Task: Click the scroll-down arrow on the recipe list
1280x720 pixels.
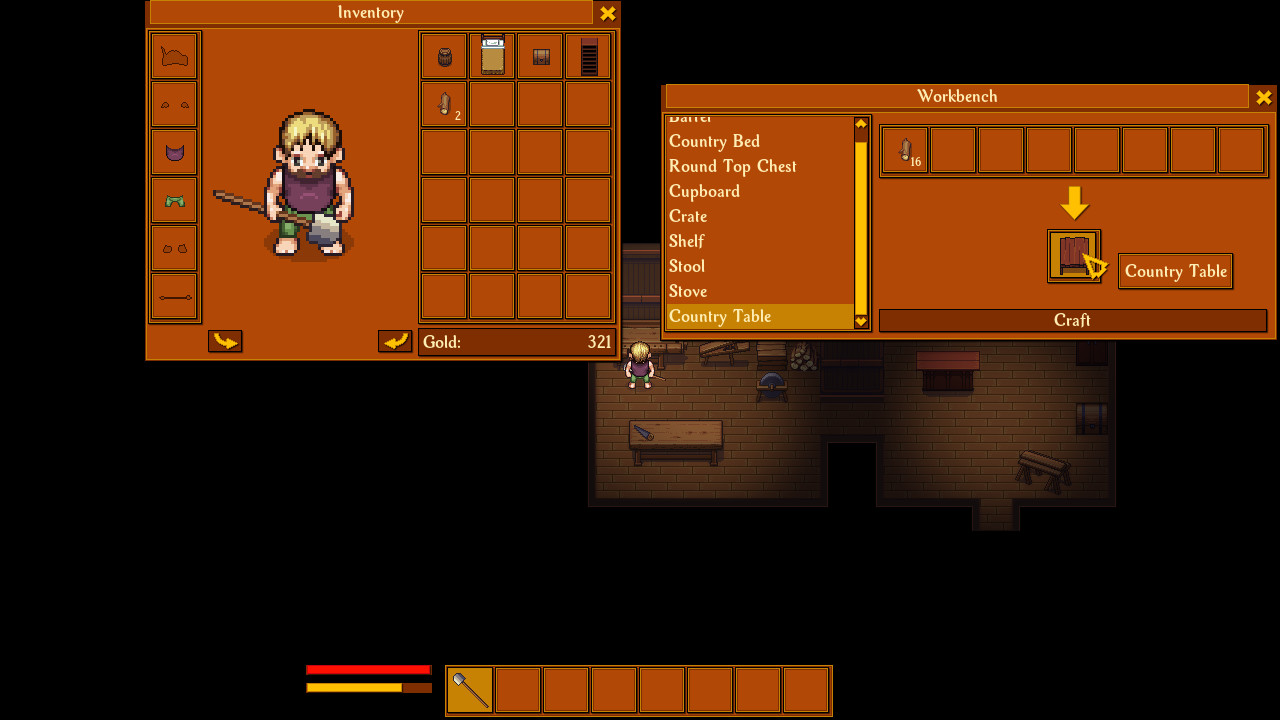Action: 860,321
